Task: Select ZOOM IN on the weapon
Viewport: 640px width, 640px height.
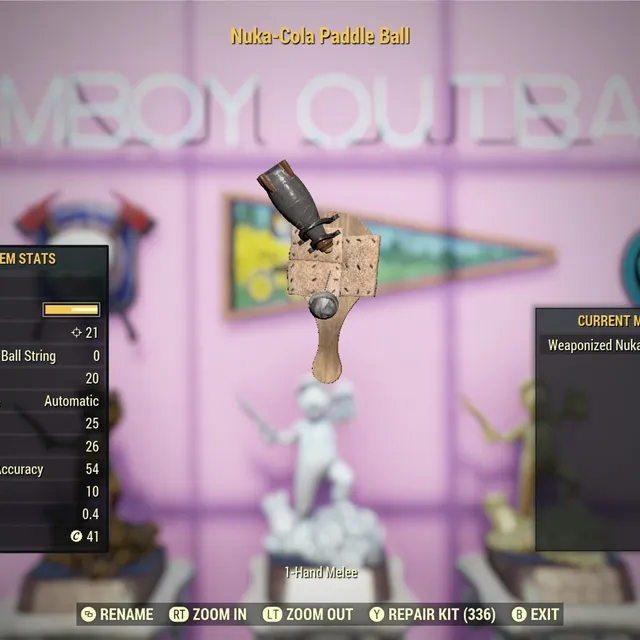Action: [x=208, y=614]
